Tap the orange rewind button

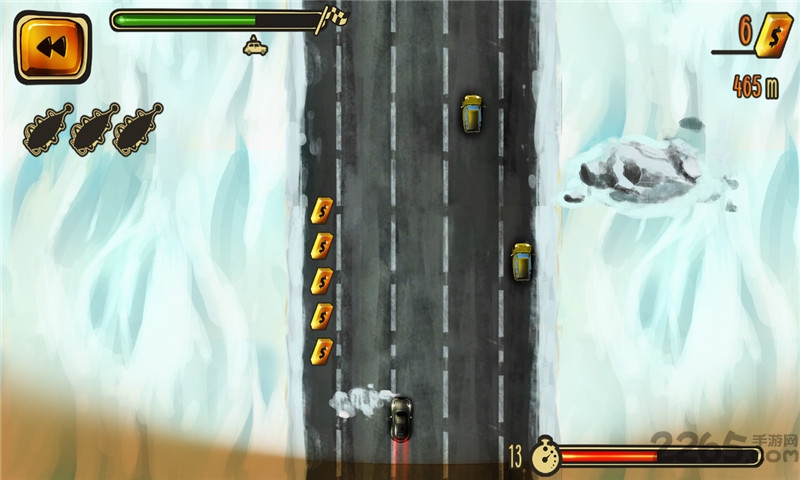pos(52,46)
